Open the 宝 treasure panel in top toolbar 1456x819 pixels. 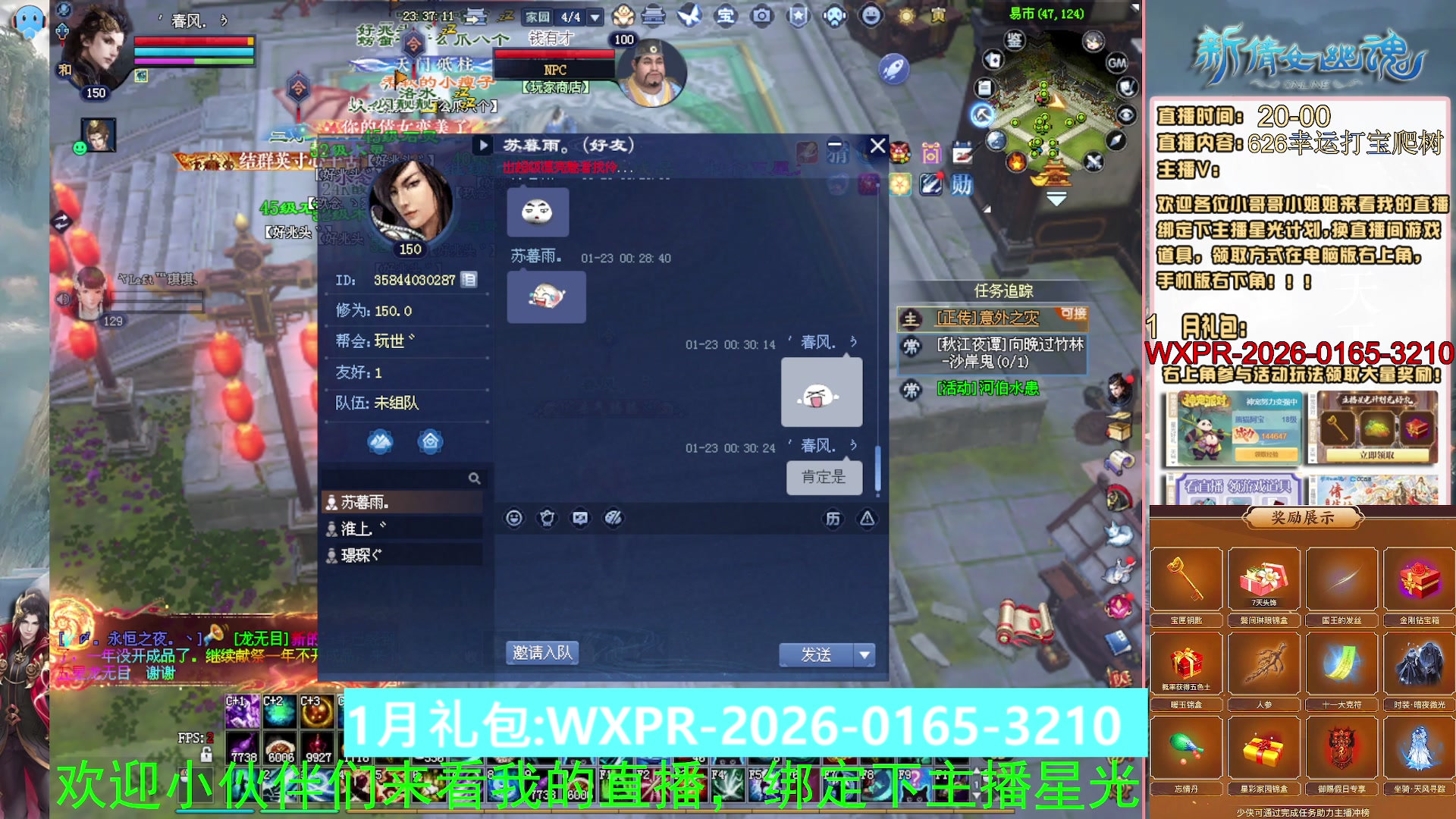coord(725,15)
